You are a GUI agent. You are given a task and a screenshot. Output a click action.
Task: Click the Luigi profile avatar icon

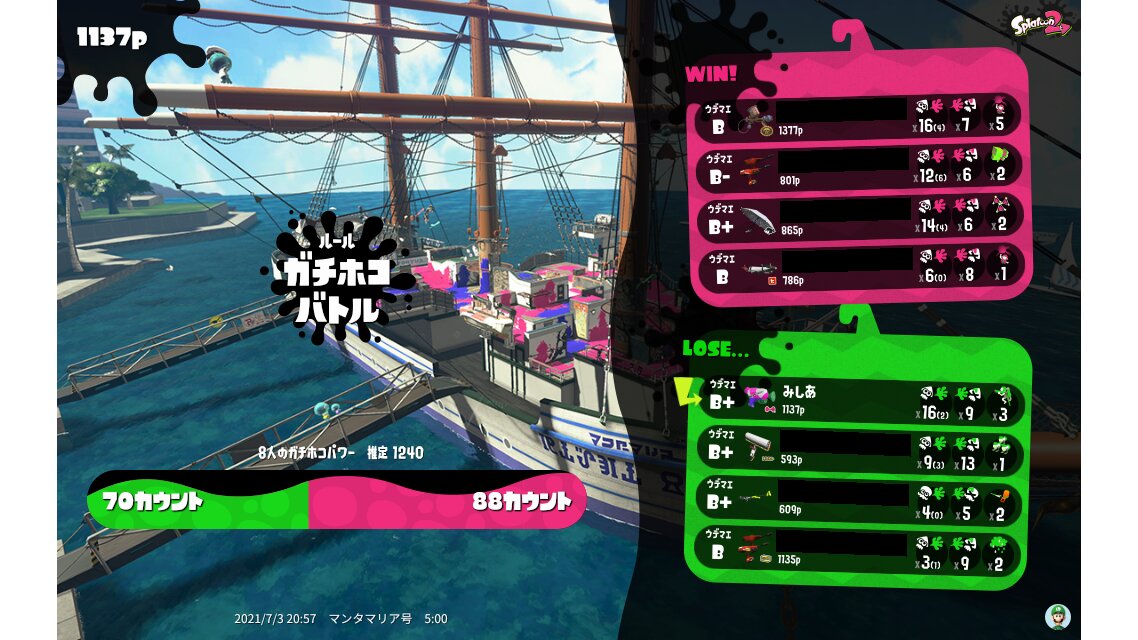tap(1057, 616)
